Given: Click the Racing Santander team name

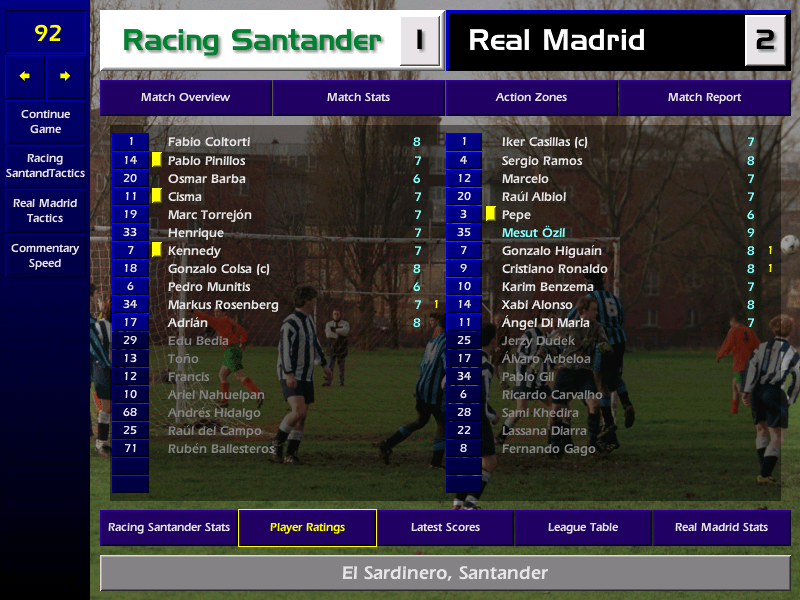Looking at the screenshot, I should (x=251, y=41).
